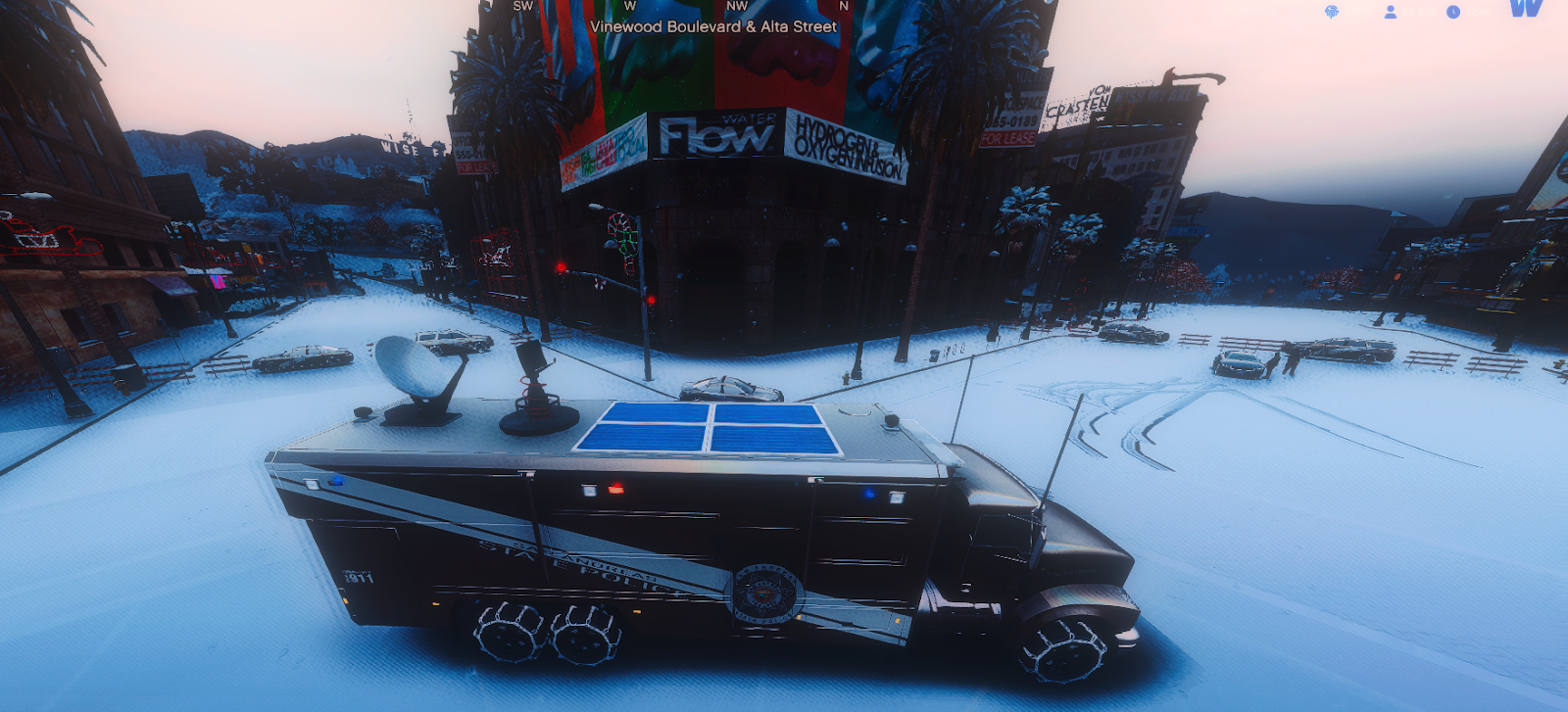Click the fingerprint ID icon

pyautogui.click(x=1332, y=12)
